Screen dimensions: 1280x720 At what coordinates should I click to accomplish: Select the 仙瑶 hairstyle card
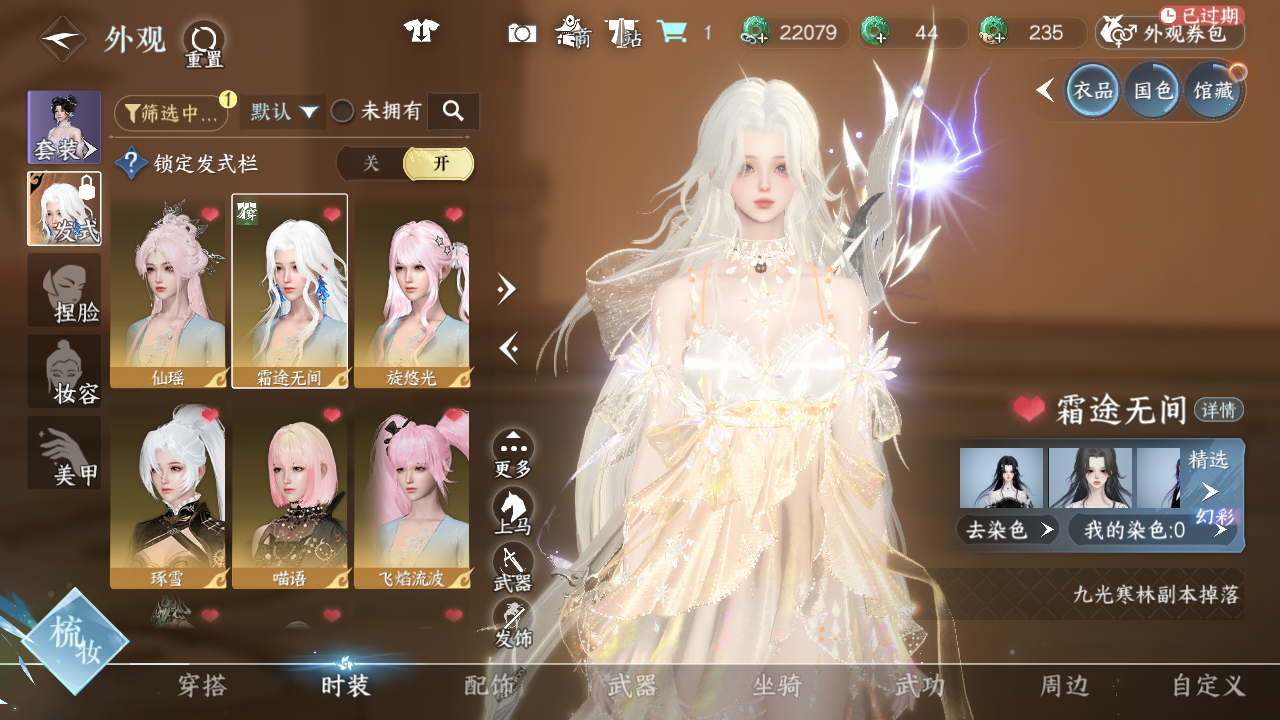pos(168,292)
